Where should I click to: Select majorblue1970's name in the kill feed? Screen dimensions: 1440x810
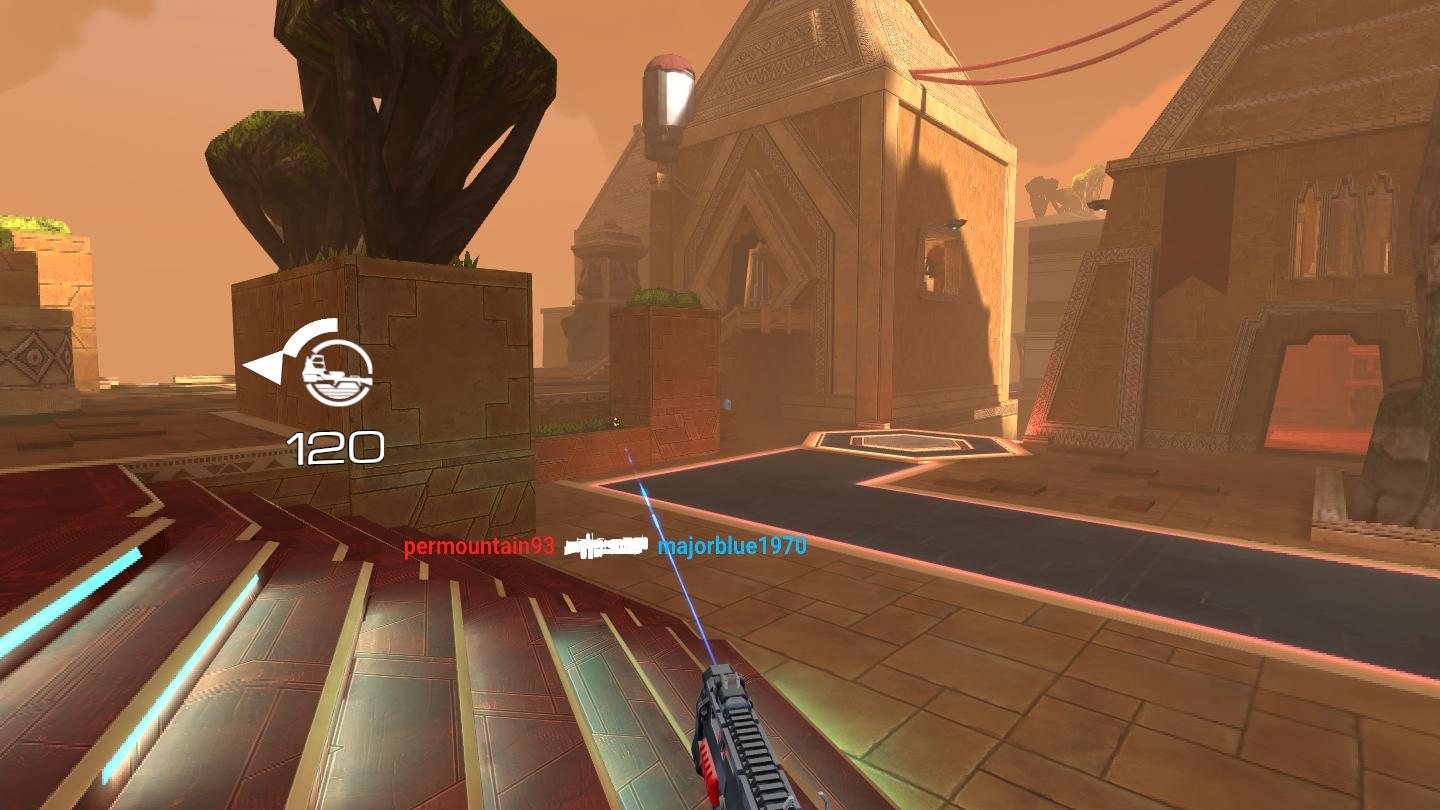coord(732,546)
